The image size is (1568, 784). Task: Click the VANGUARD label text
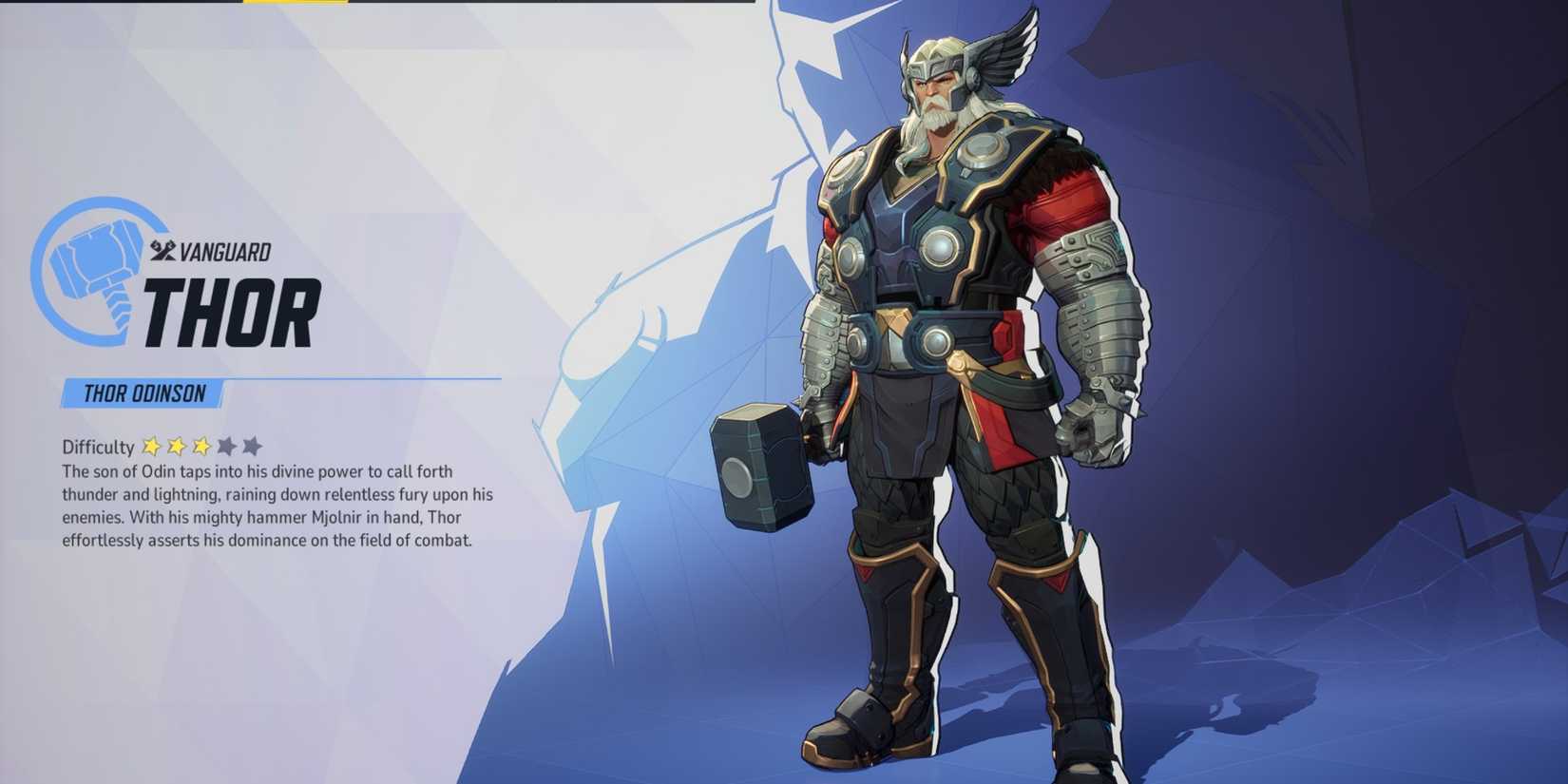point(226,251)
